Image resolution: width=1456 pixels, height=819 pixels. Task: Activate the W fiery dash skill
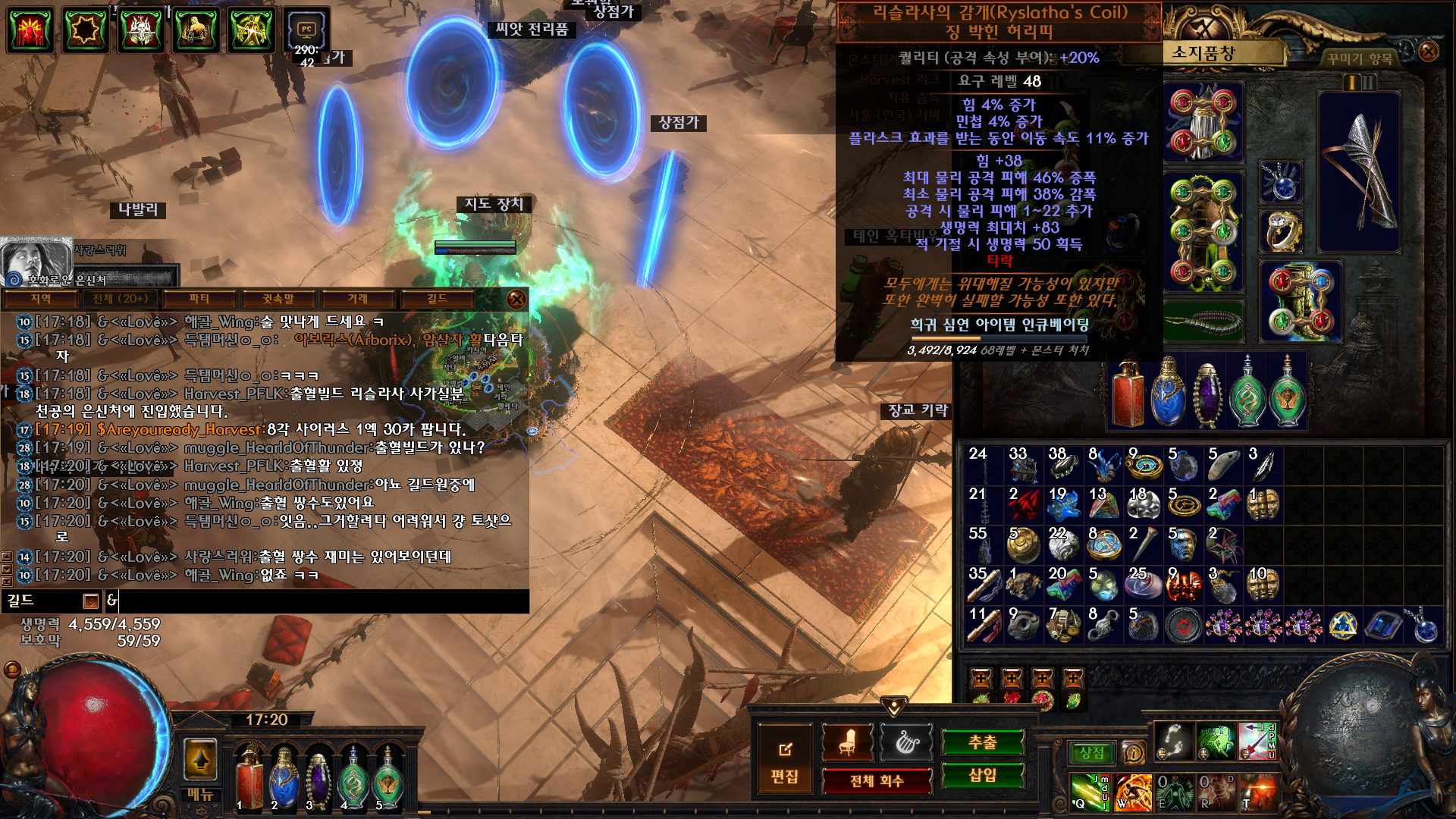coord(1133,792)
